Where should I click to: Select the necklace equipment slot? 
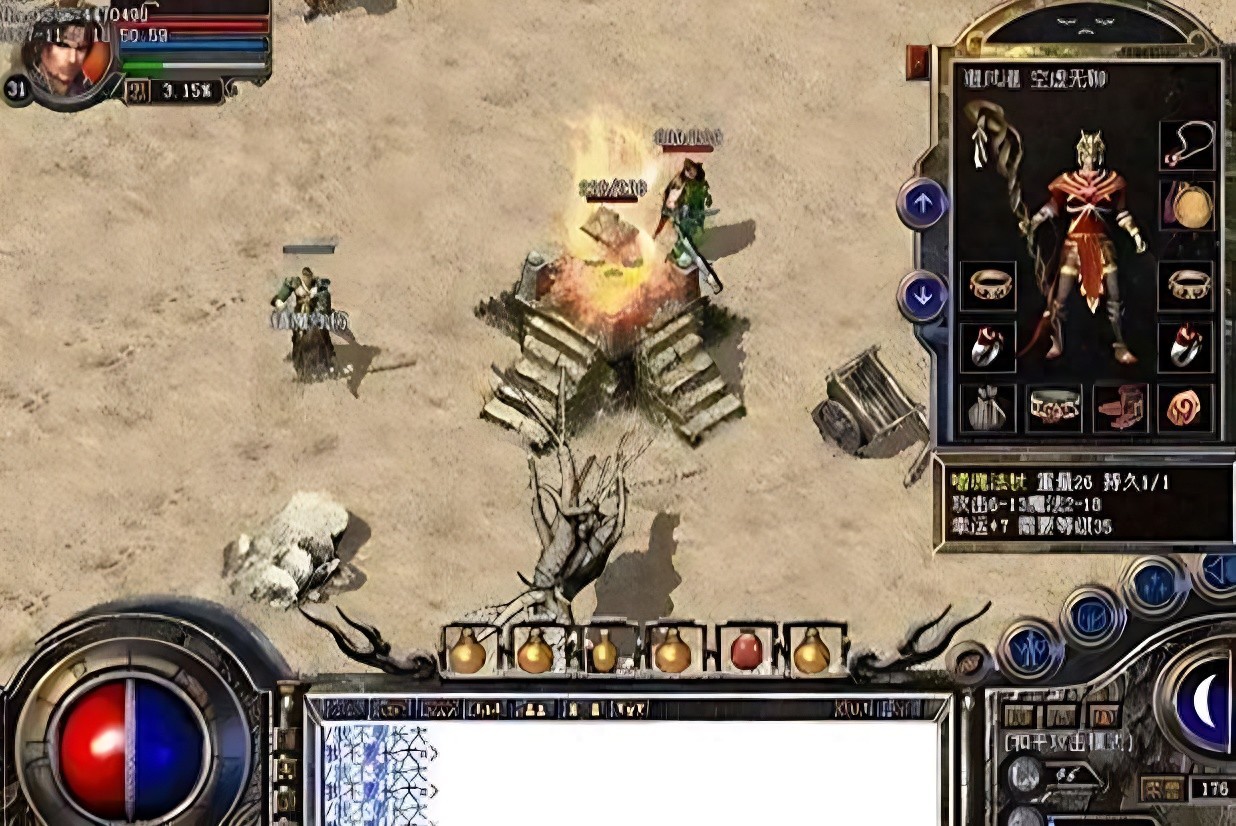(1187, 146)
